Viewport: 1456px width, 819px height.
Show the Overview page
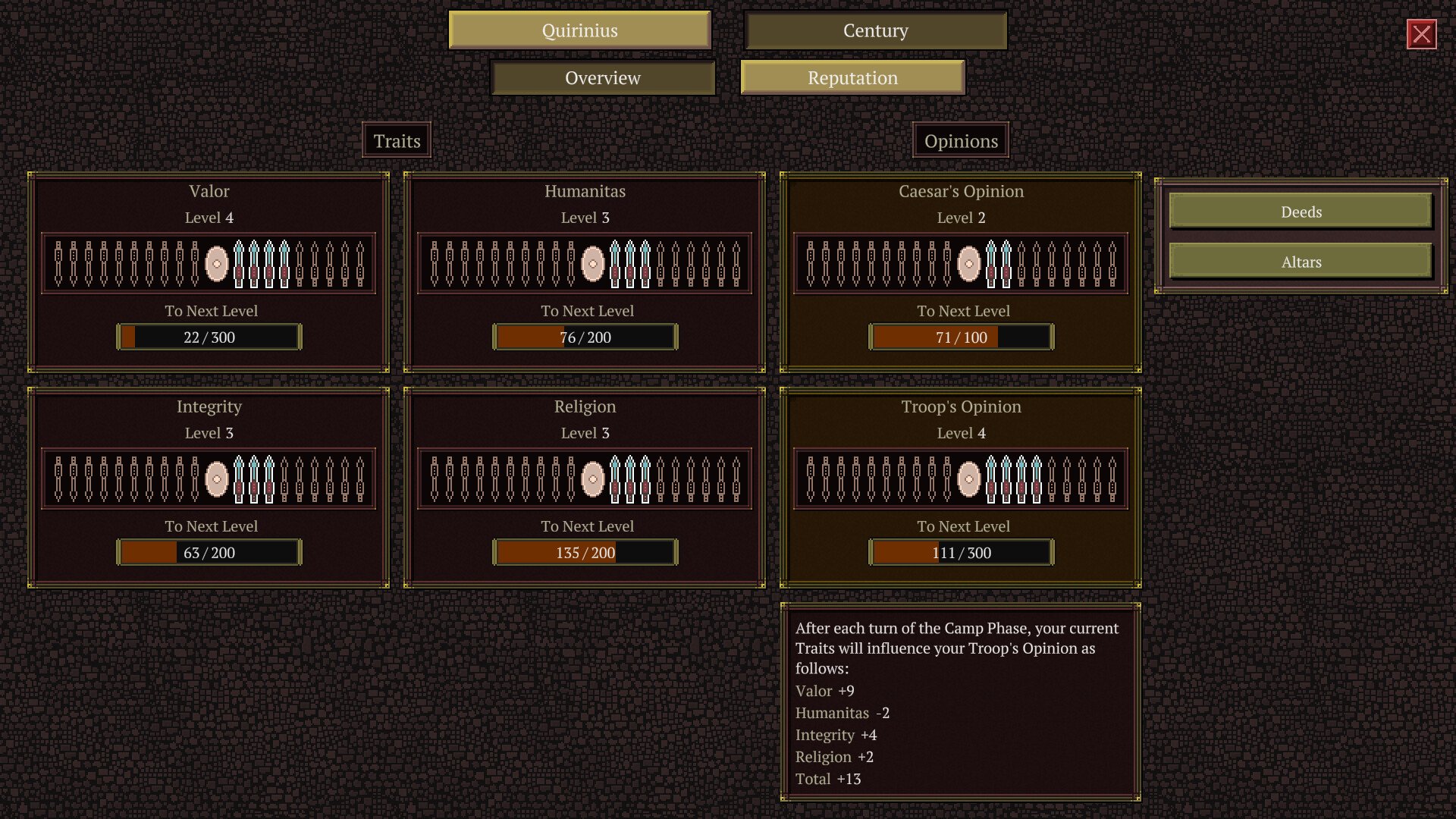pyautogui.click(x=603, y=77)
